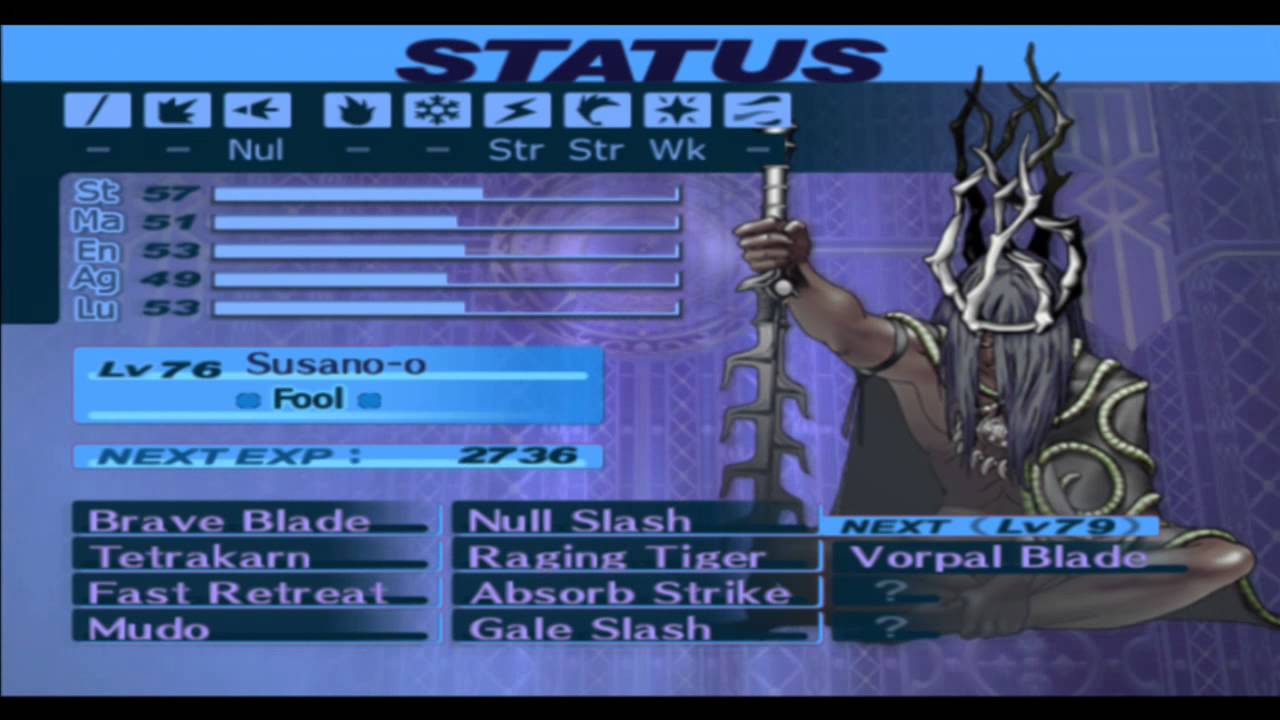Click the Fool arcana label
Viewport: 1280px width, 720px height.
(308, 398)
